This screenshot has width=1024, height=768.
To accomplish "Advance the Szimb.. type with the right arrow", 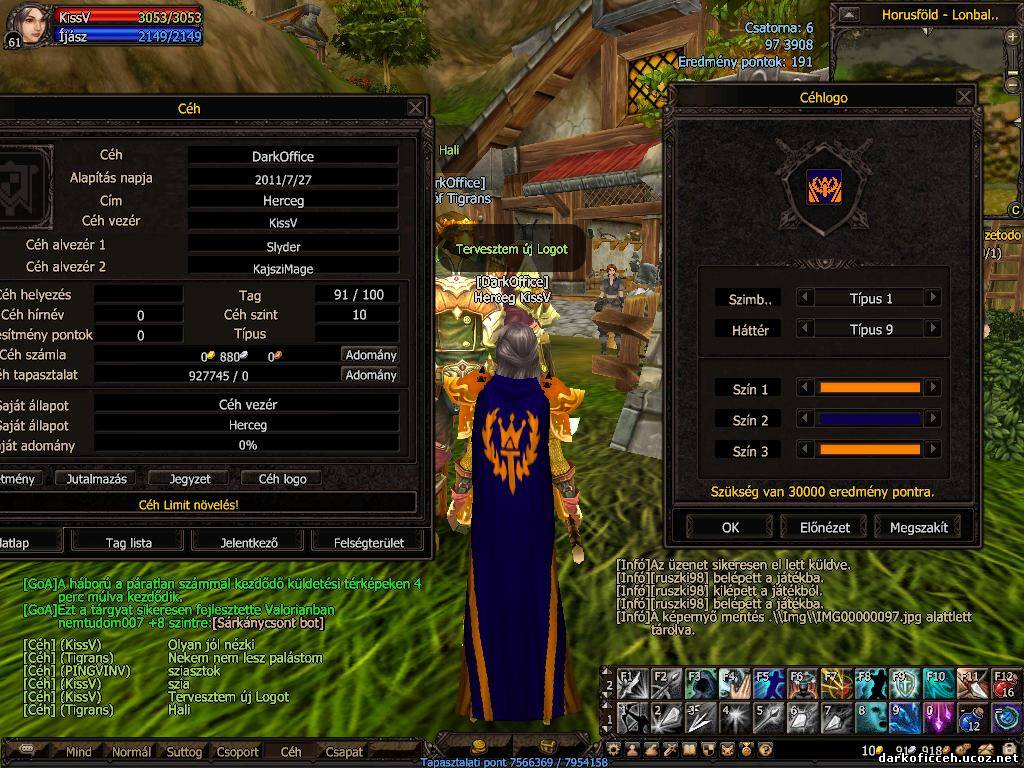I will pos(932,298).
